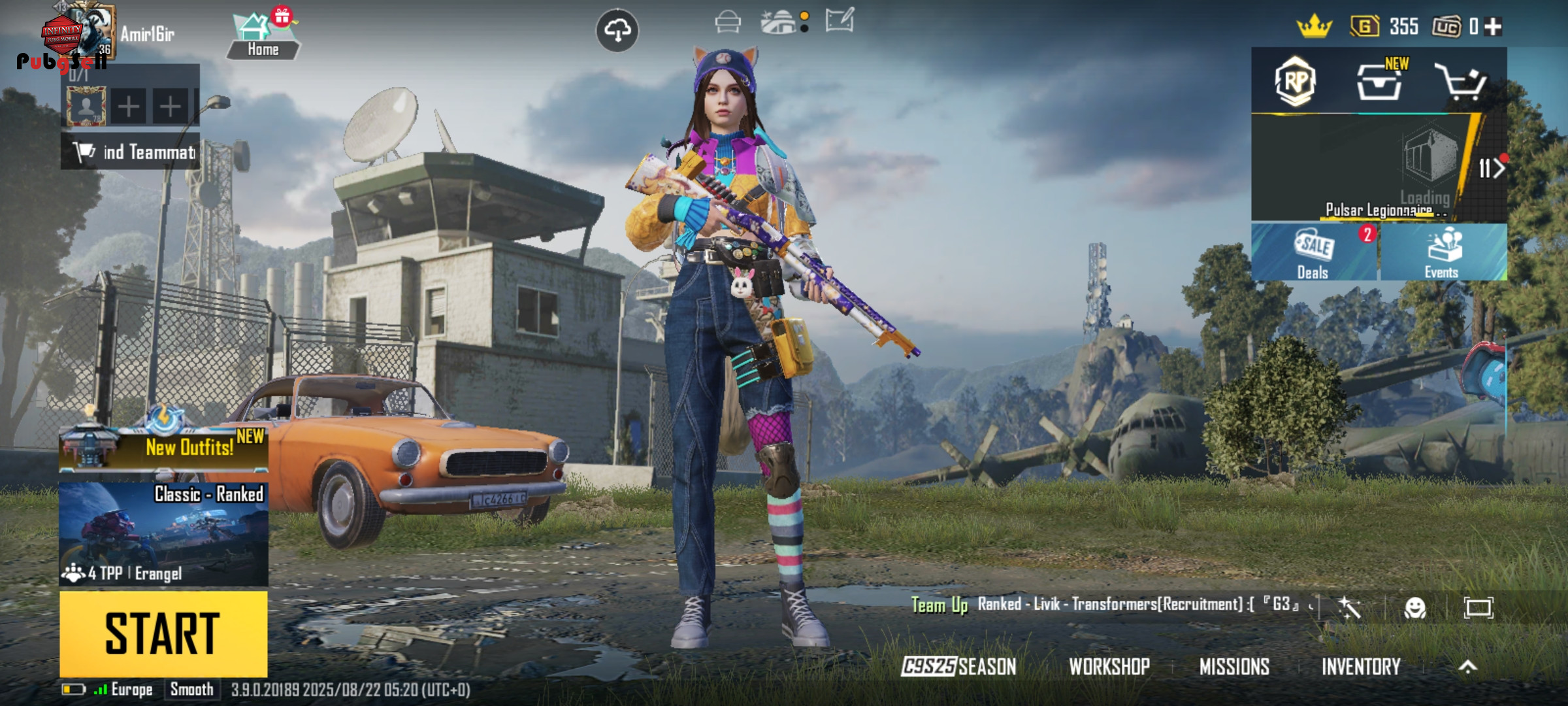Open the Classic - Ranked mode selector
Image resolution: width=1568 pixels, height=706 pixels.
(x=163, y=533)
